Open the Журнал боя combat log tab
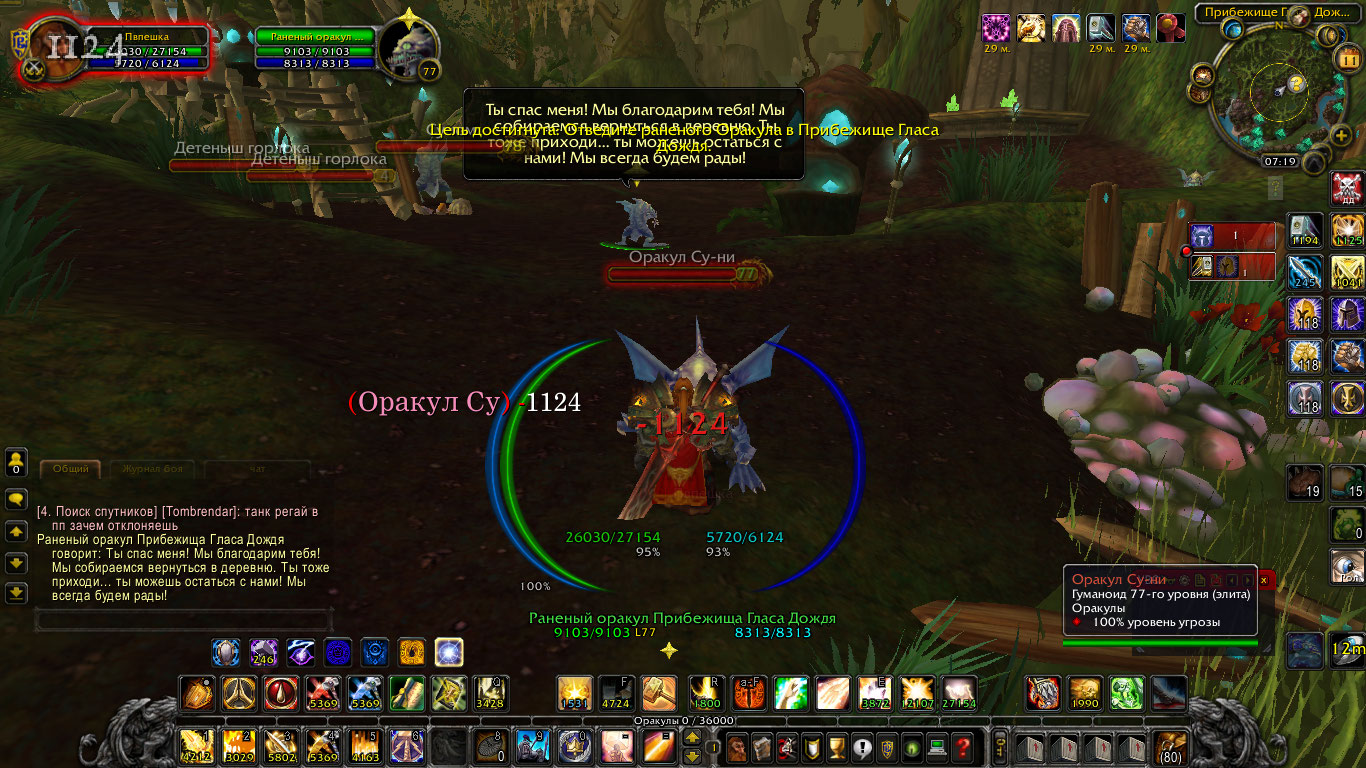This screenshot has width=1366, height=768. coord(153,468)
